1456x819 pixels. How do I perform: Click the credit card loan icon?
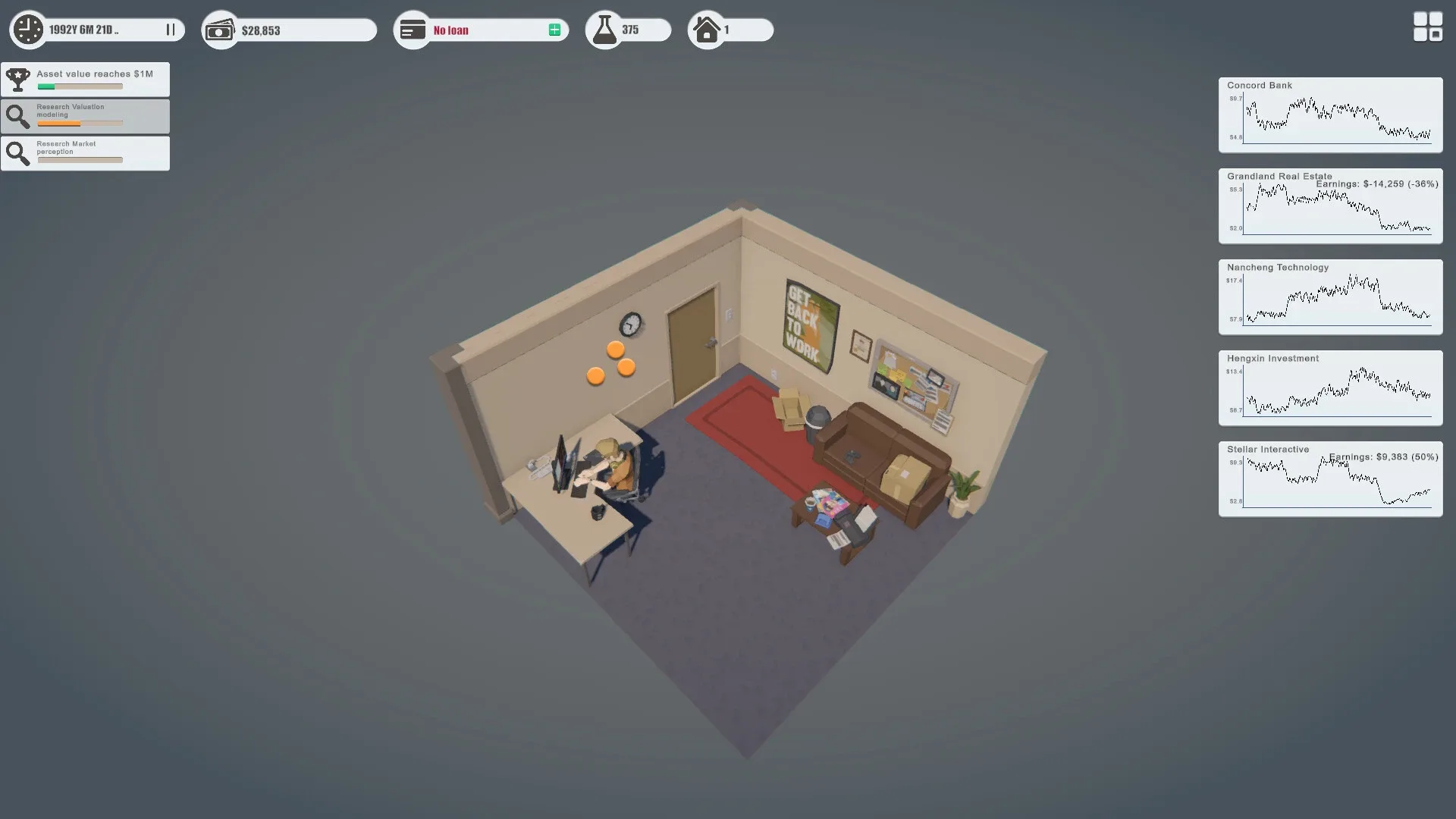[413, 30]
